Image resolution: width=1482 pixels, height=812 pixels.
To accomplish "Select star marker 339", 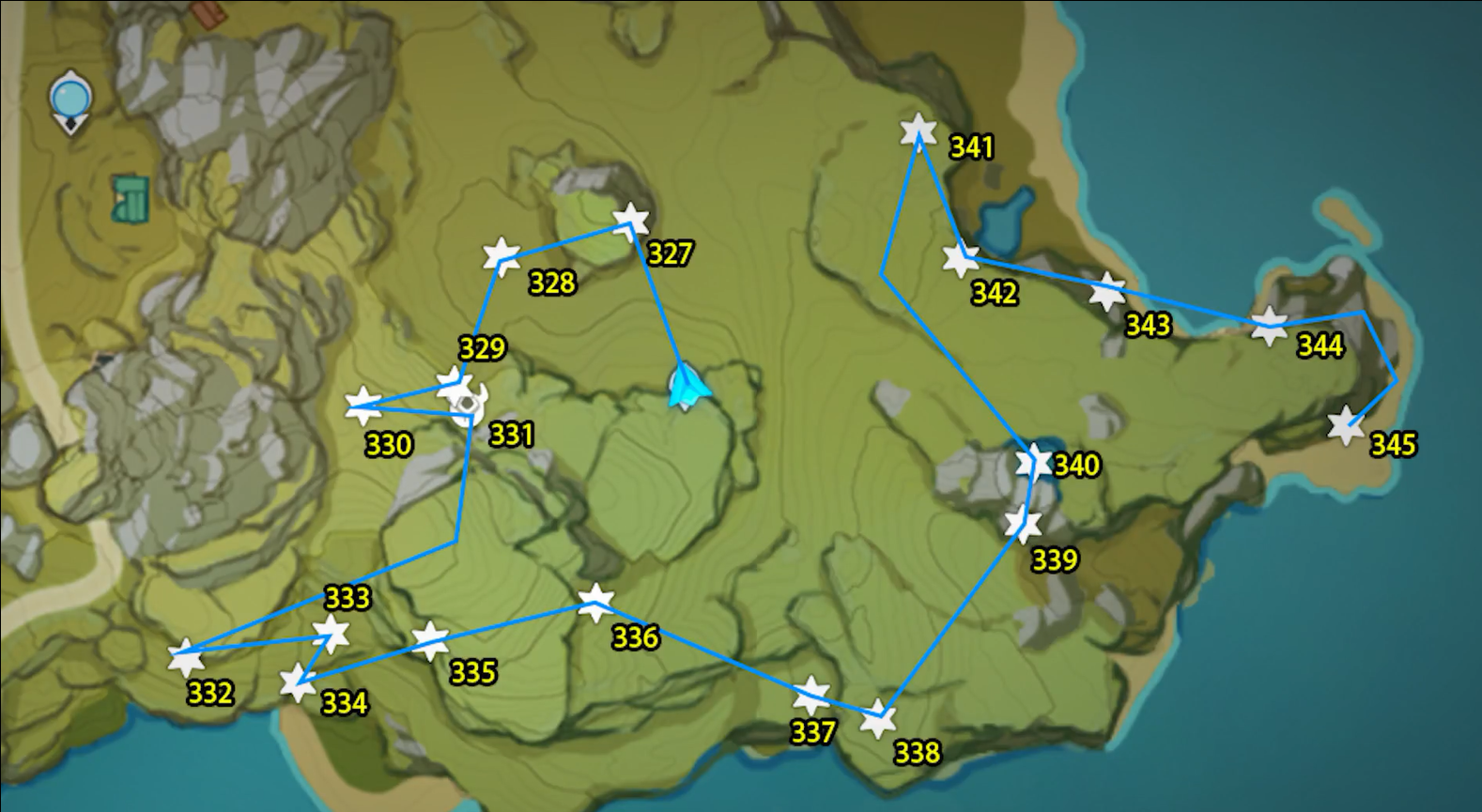I will 1023,524.
